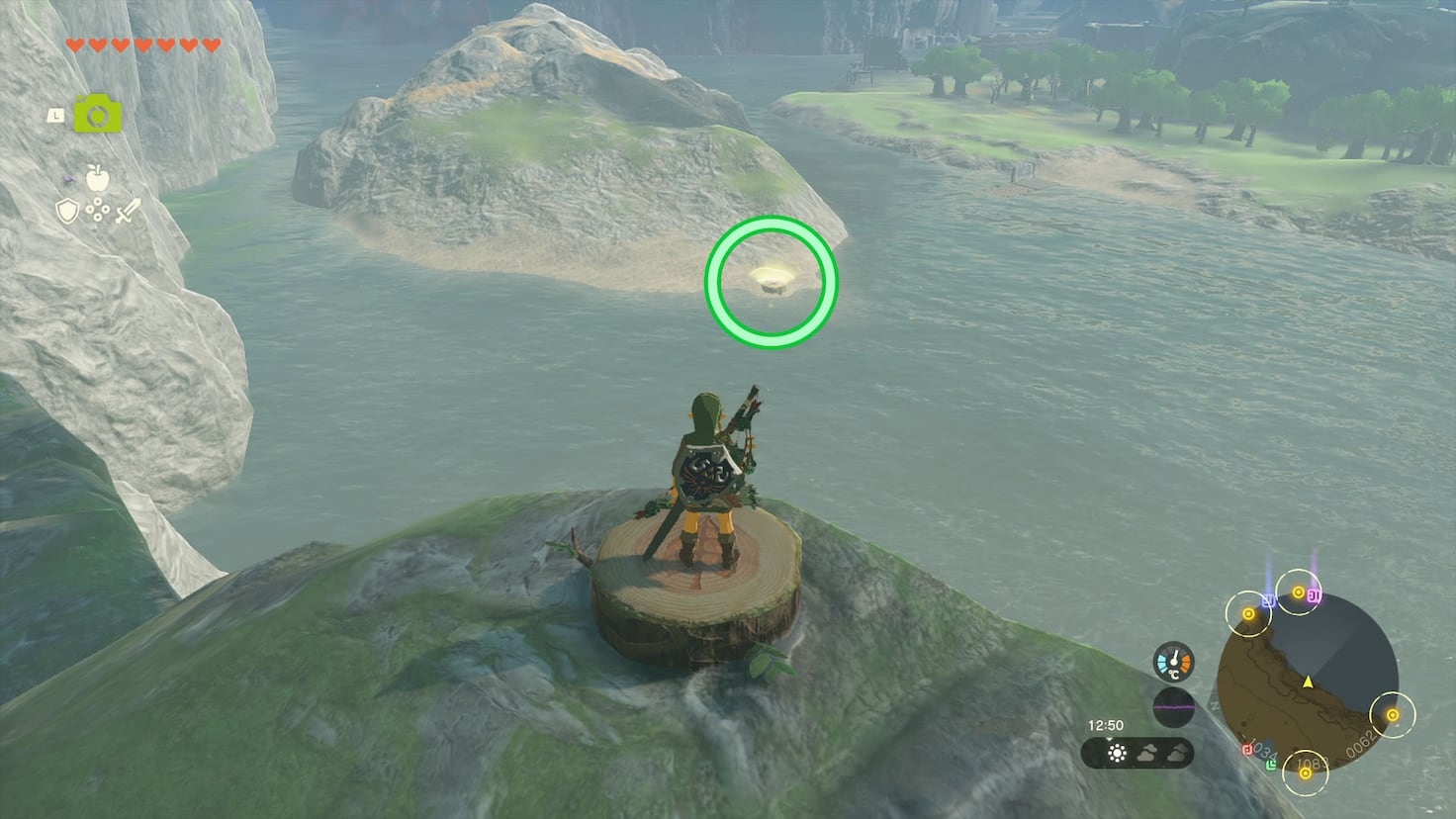Click the red marker icon on the minimap

(x=1247, y=748)
